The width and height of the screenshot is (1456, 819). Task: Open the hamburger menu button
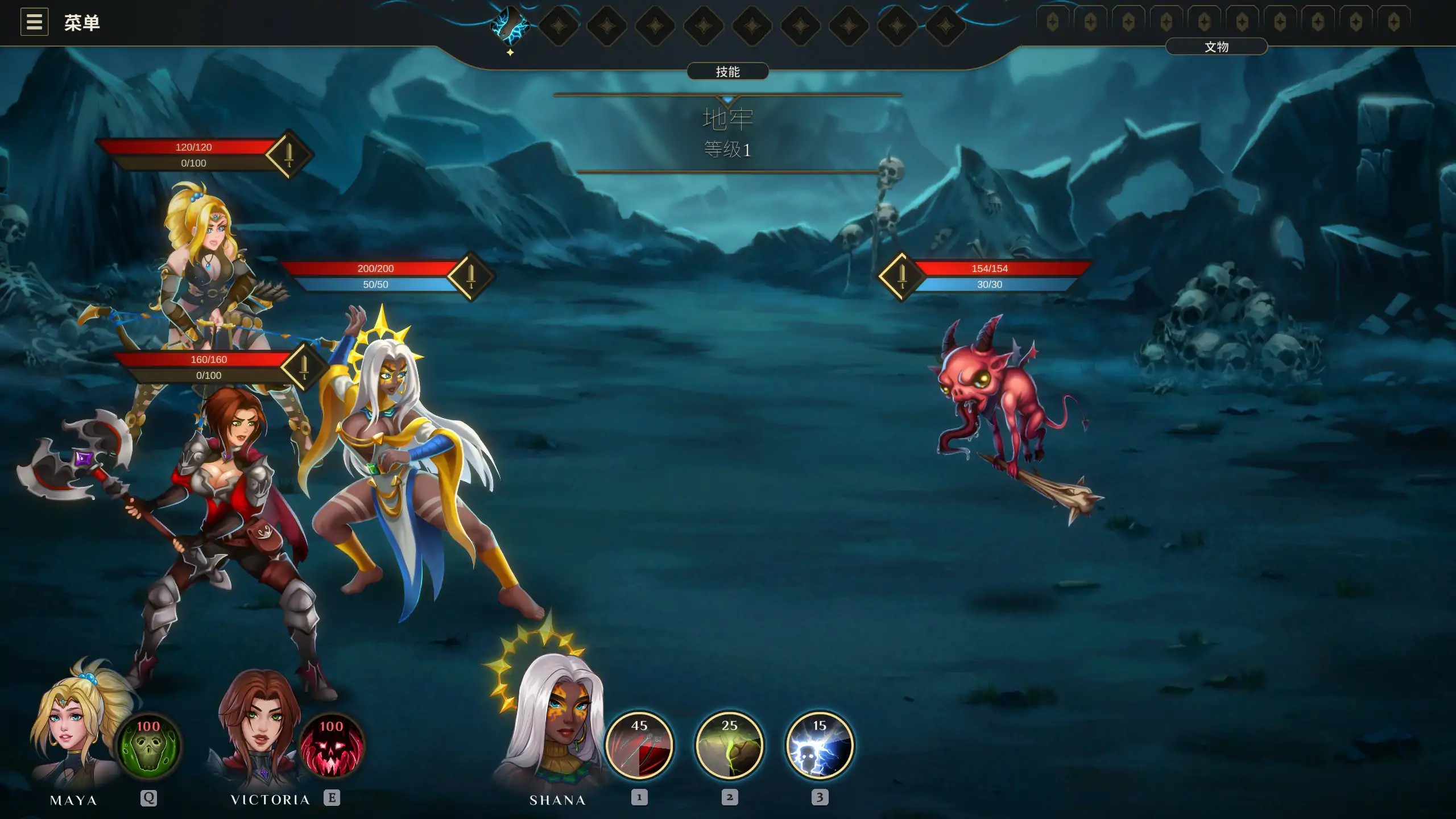click(x=34, y=22)
